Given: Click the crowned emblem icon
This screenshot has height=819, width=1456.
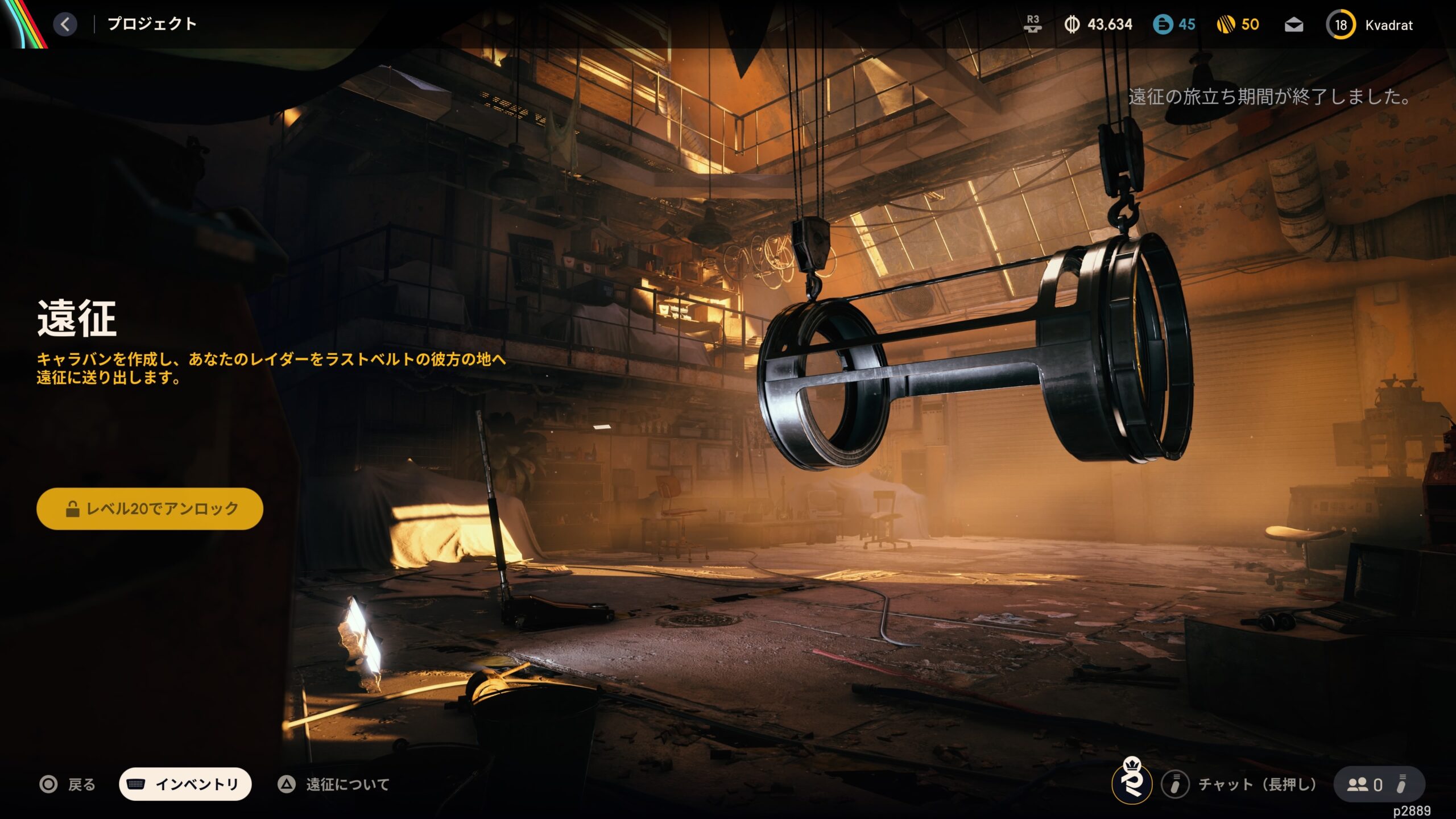Looking at the screenshot, I should click(1132, 781).
